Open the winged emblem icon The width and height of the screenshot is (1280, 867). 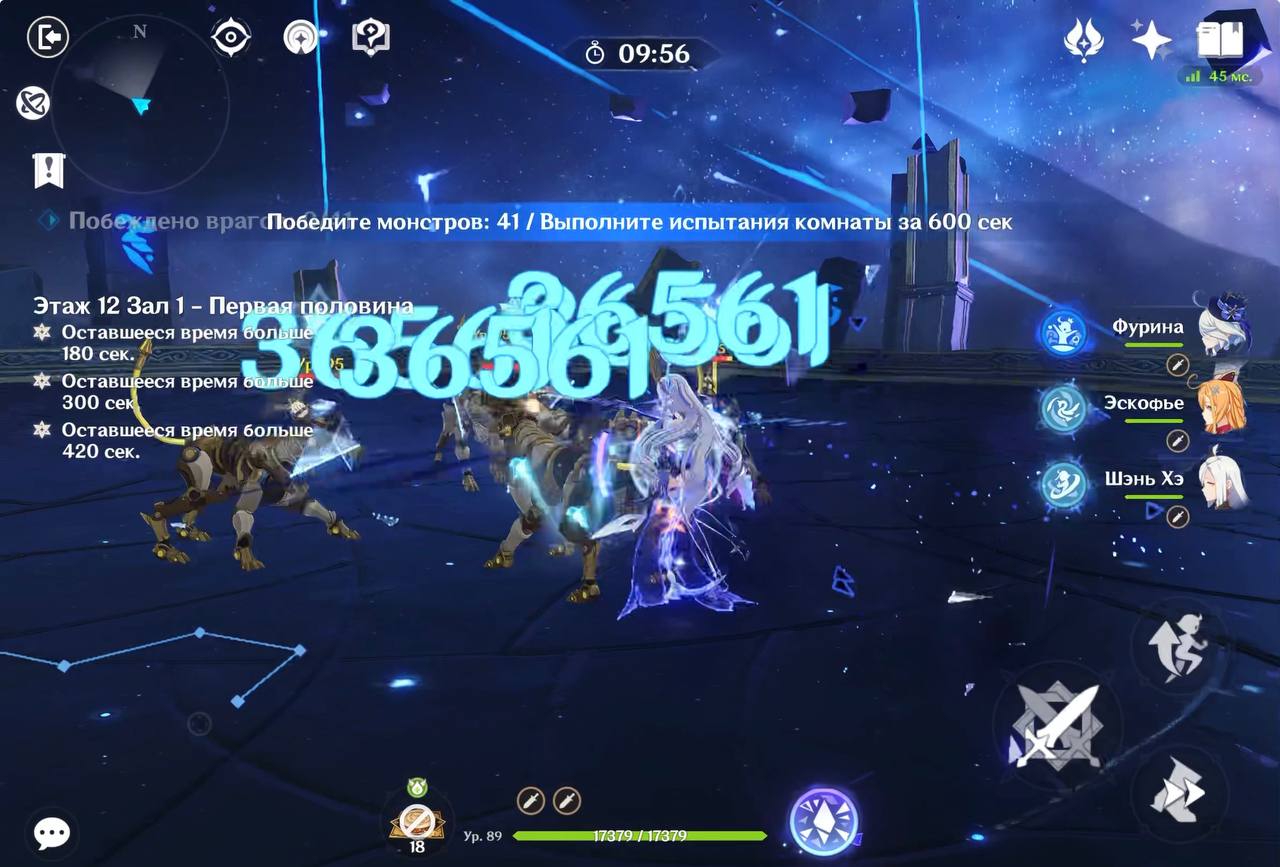pyautogui.click(x=1083, y=40)
